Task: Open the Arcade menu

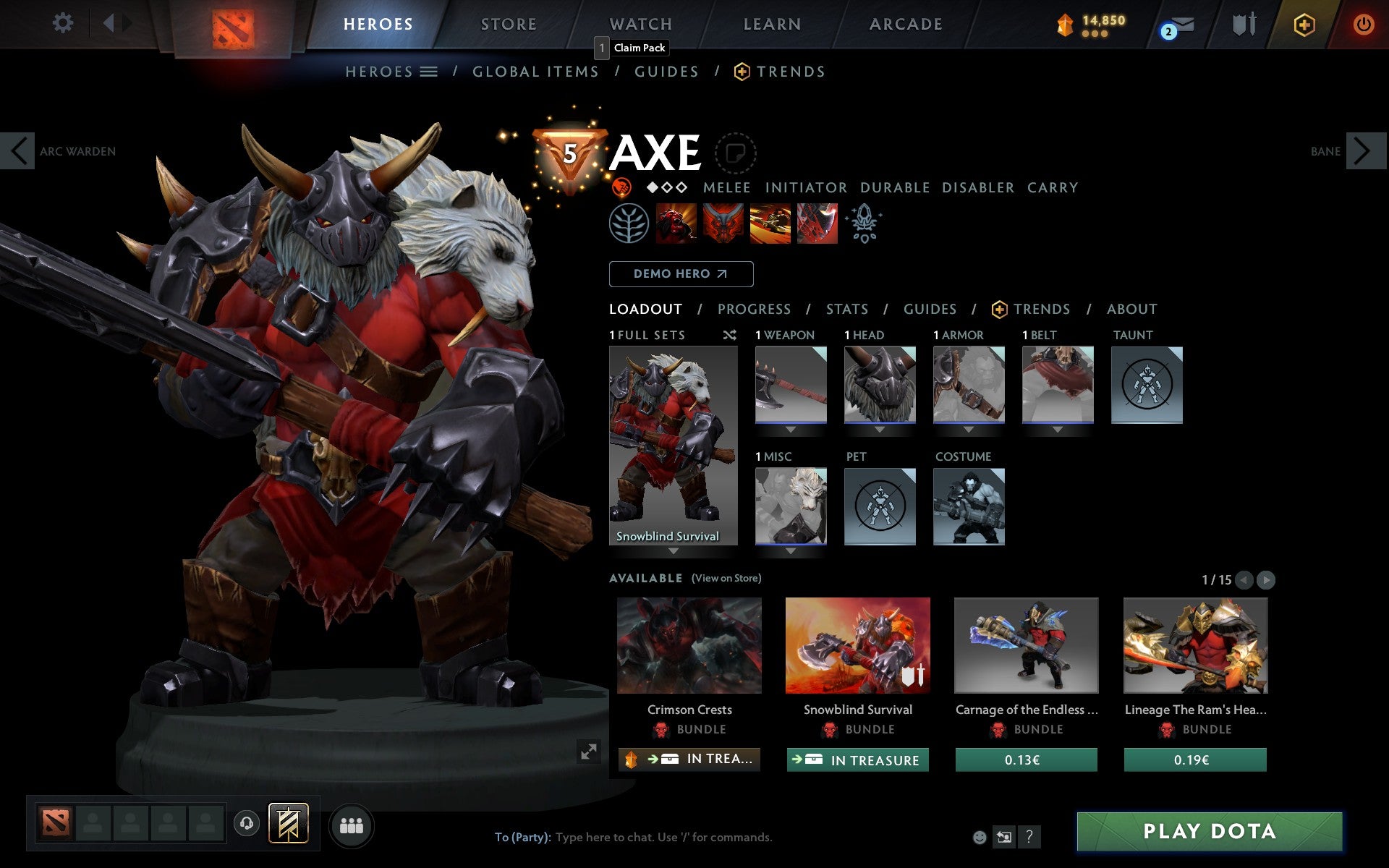Action: click(905, 24)
